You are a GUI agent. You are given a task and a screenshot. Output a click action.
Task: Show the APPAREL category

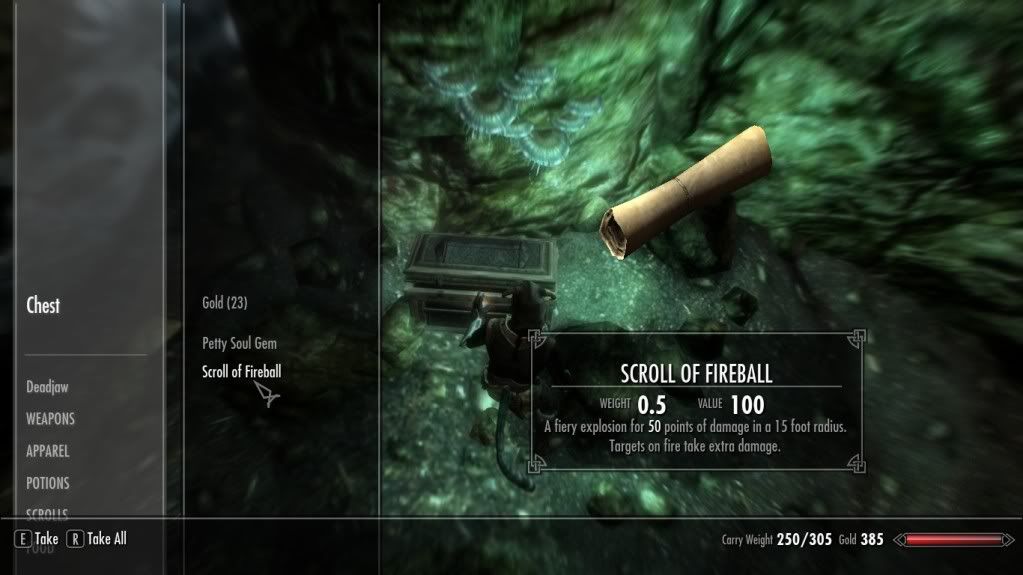48,451
